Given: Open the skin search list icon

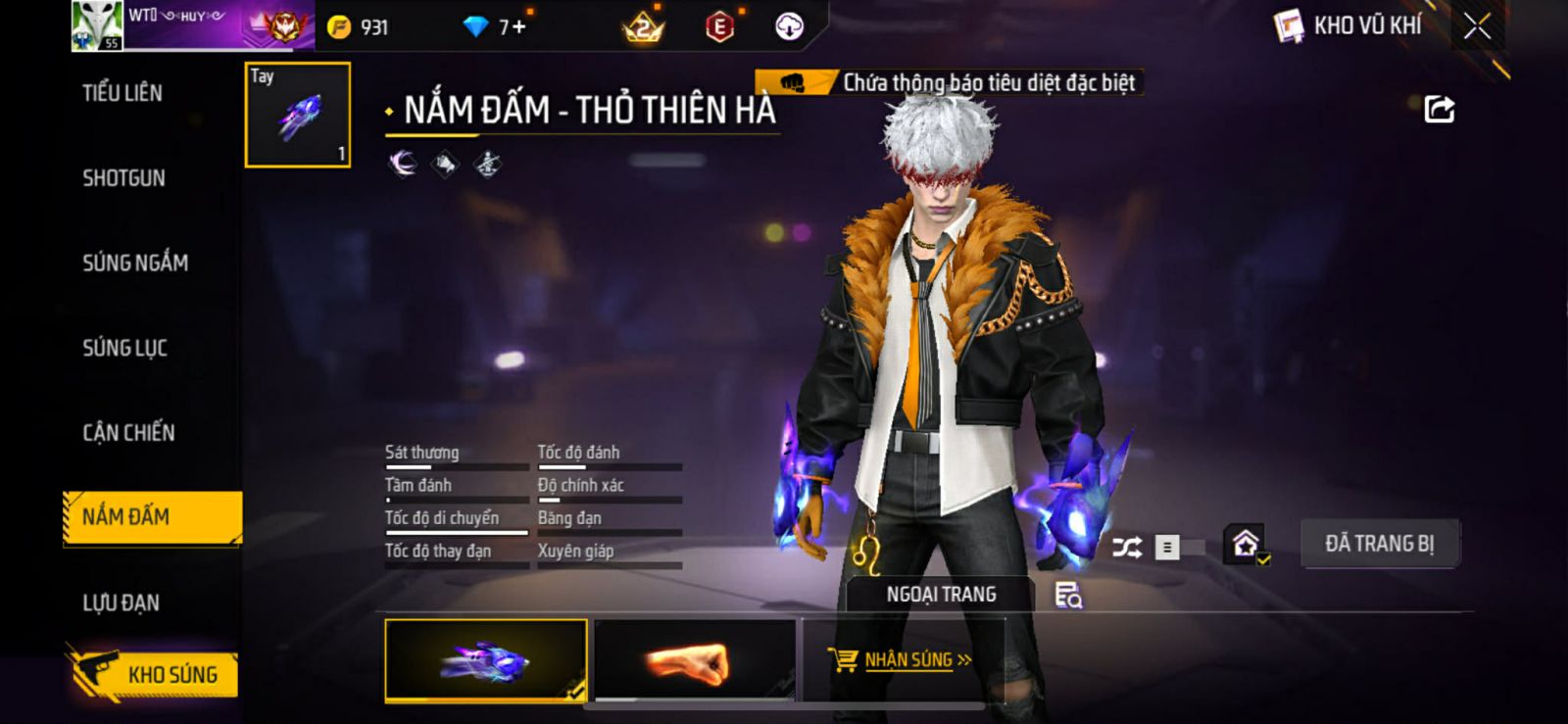Looking at the screenshot, I should [1067, 595].
